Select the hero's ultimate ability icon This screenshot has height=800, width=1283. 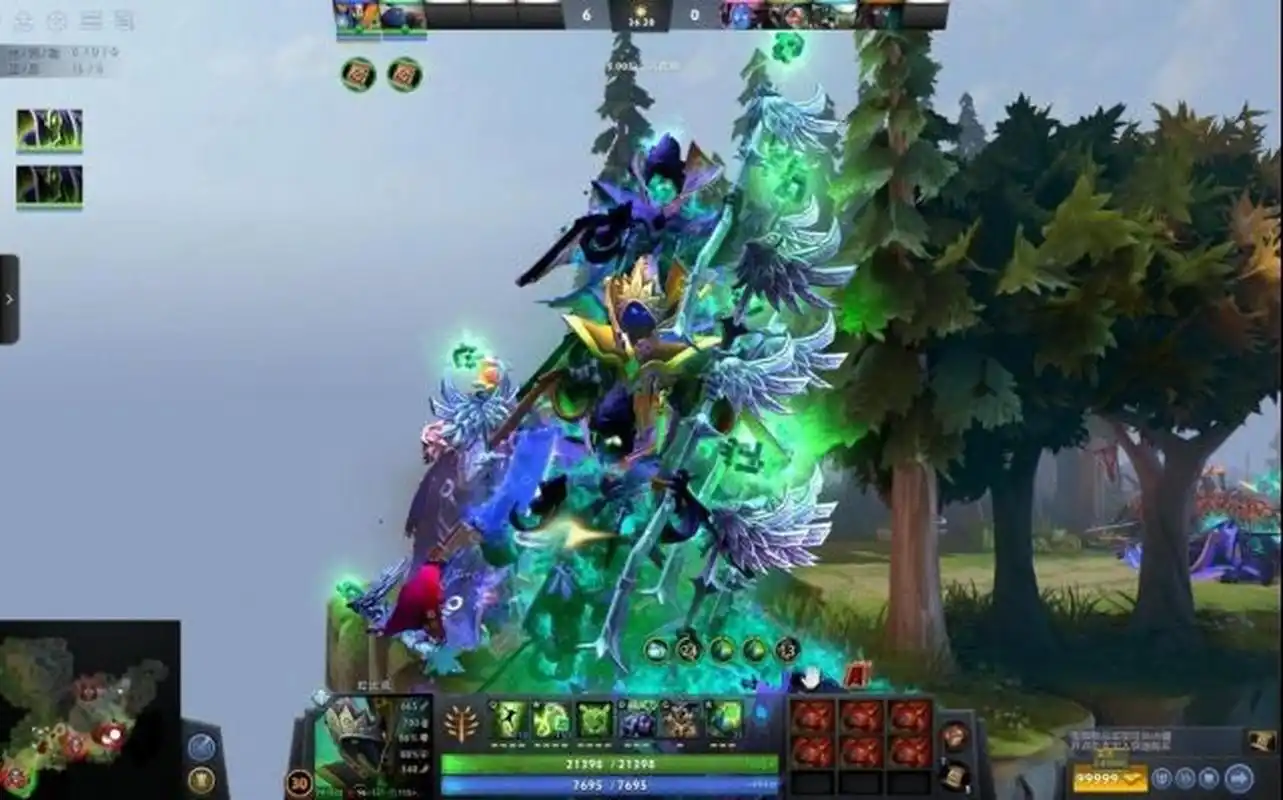tap(723, 720)
